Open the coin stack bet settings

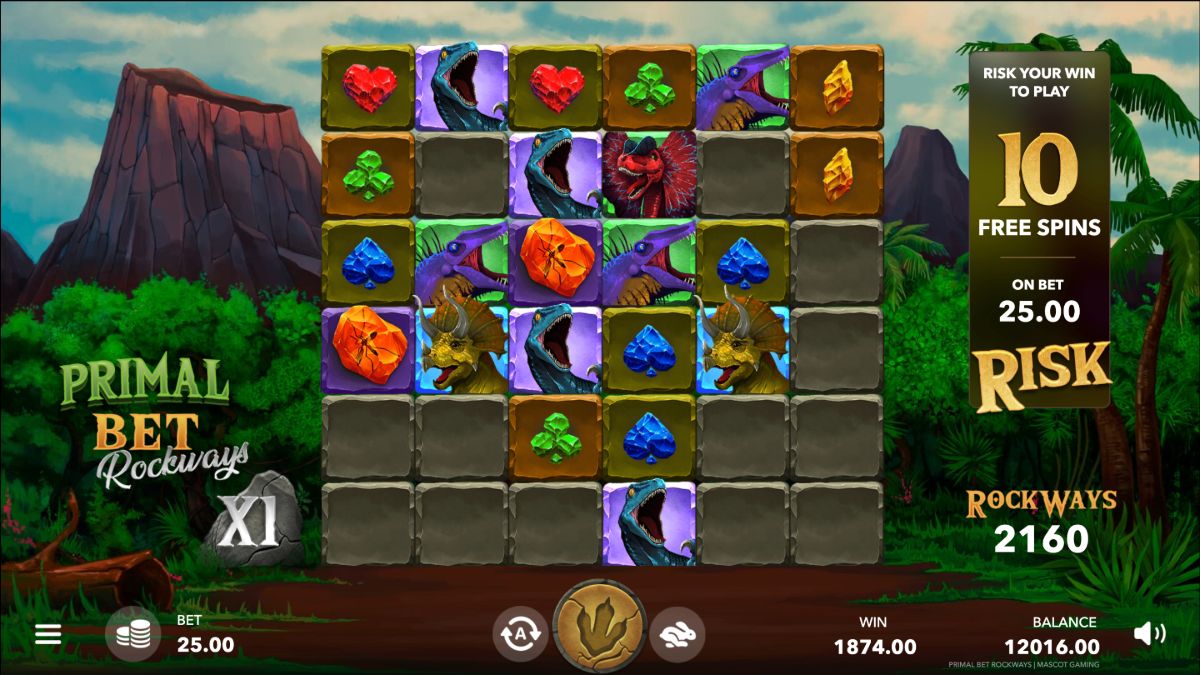pos(133,634)
